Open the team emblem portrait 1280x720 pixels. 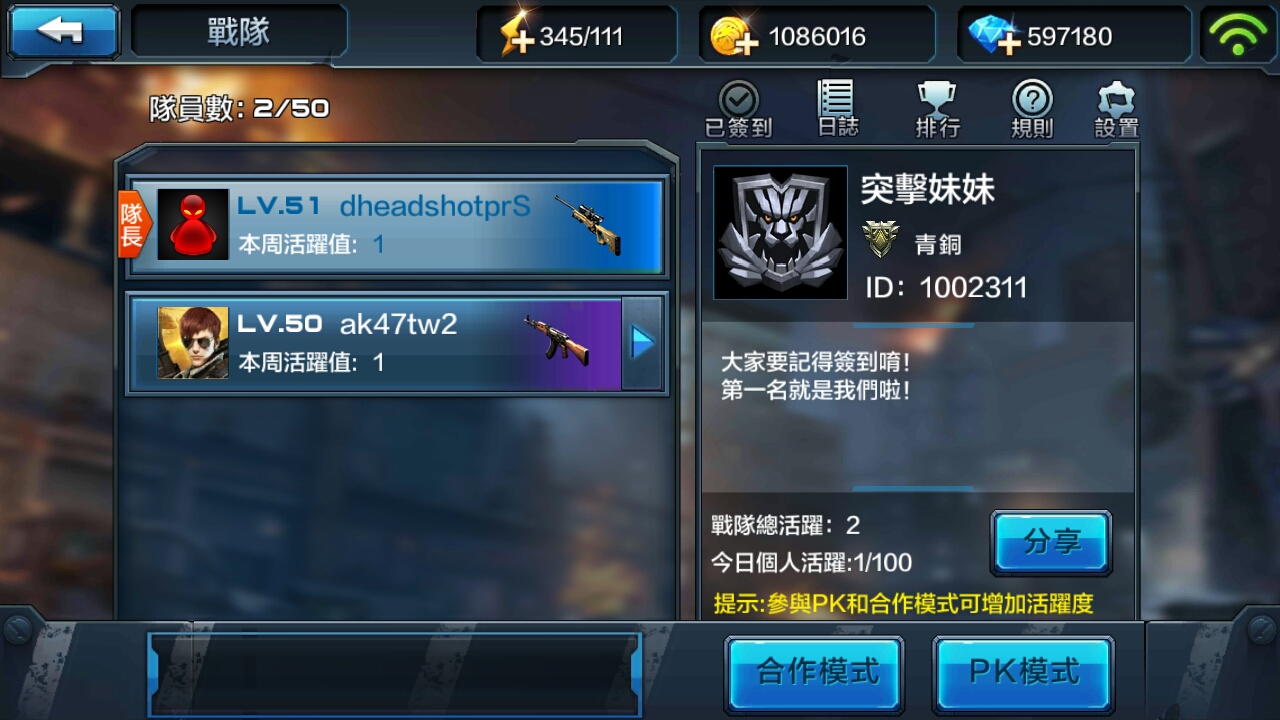click(780, 232)
